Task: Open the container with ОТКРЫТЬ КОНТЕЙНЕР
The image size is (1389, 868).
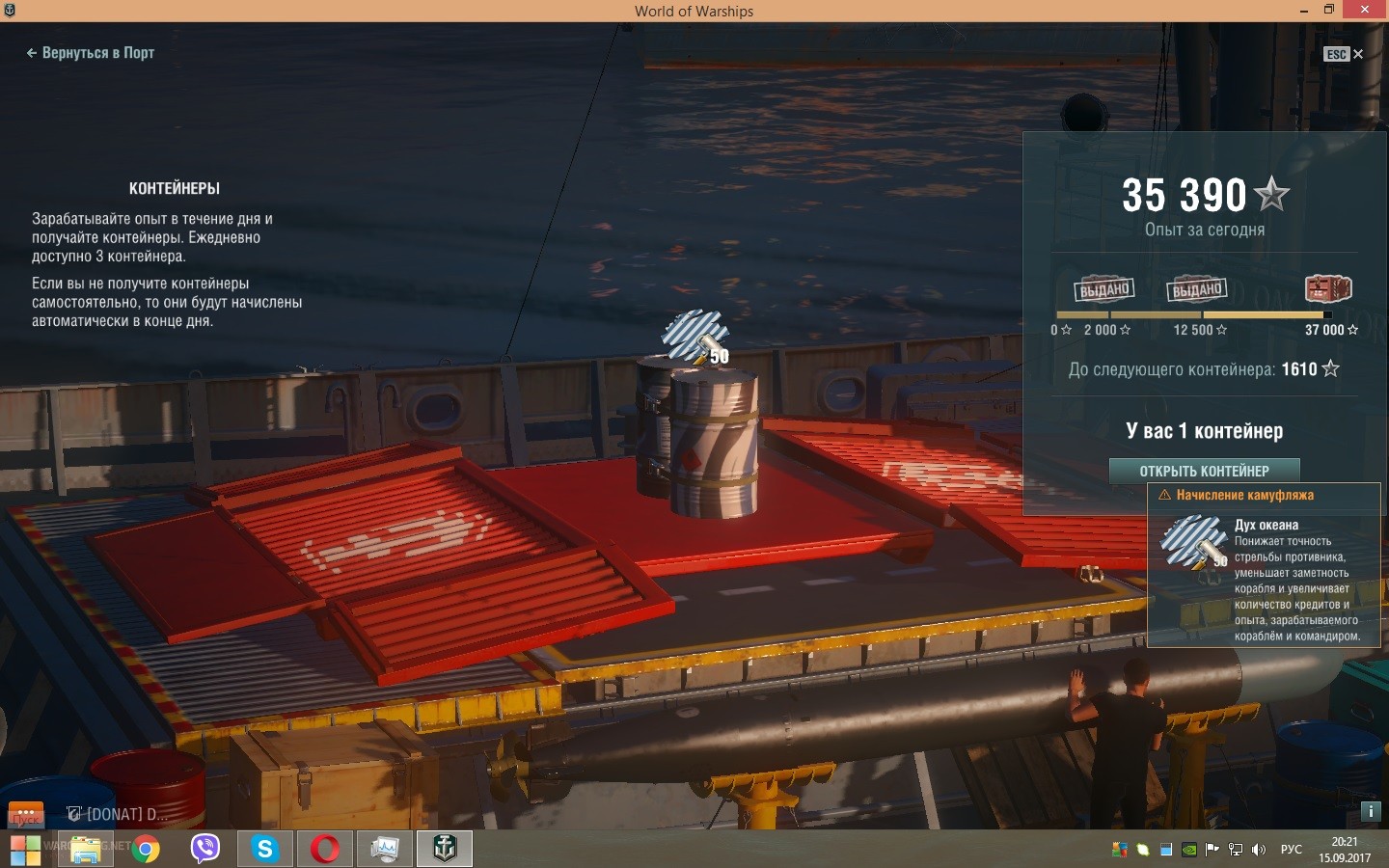Action: coord(1204,471)
